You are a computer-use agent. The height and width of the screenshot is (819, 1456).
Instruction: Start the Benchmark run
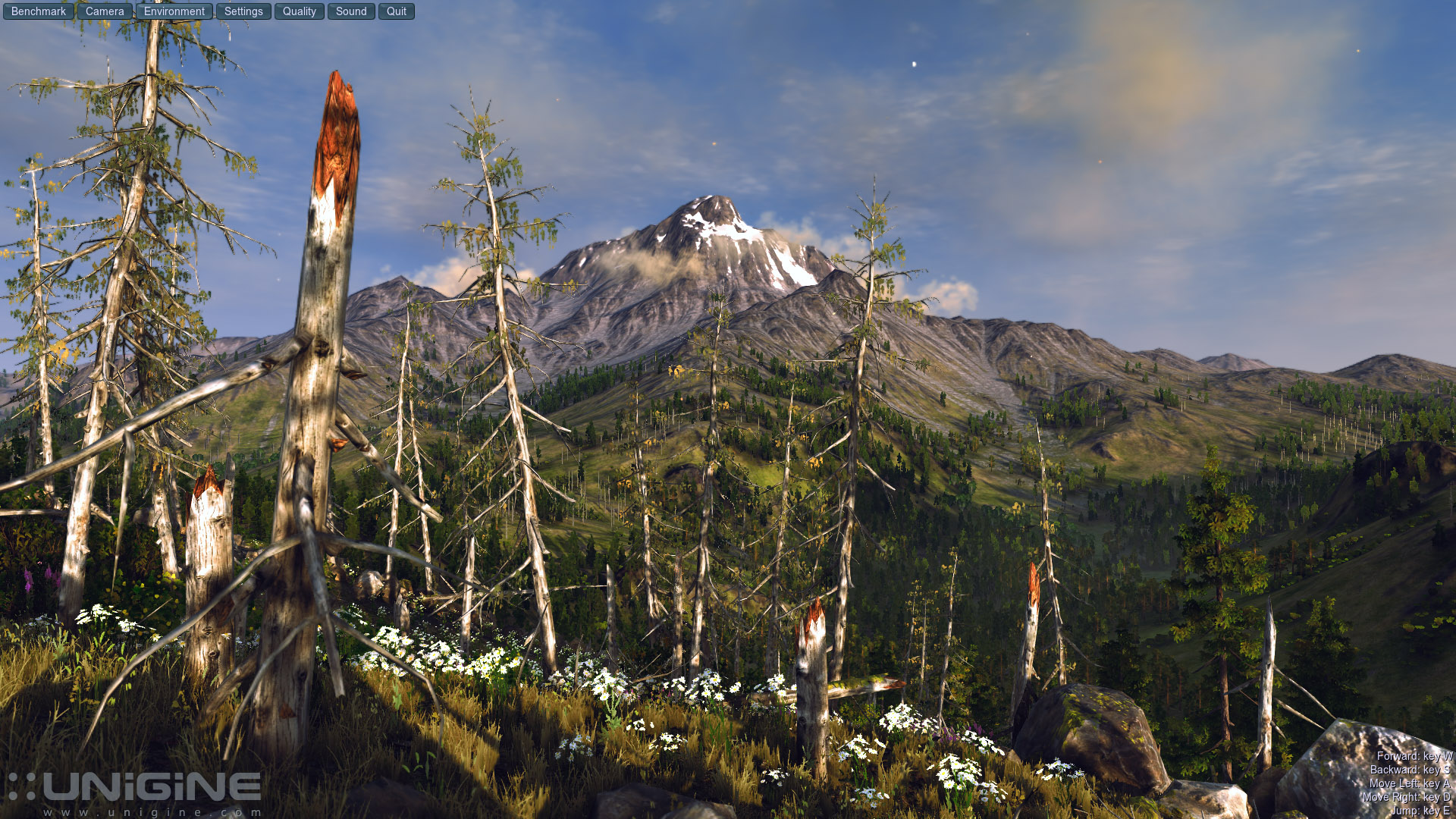39,11
